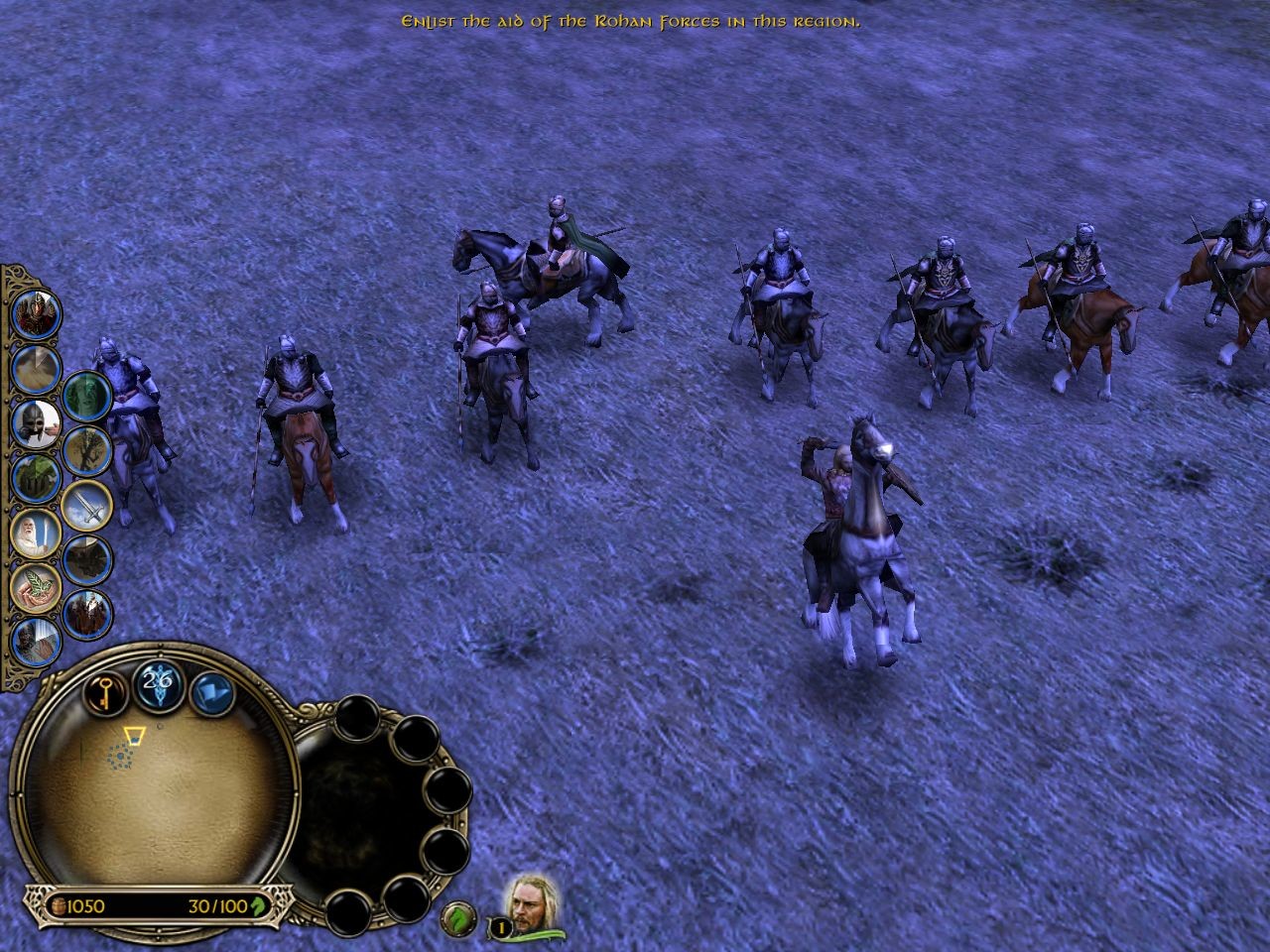
Task: Click the green Rohan horse emblem medallion
Action: (x=457, y=917)
